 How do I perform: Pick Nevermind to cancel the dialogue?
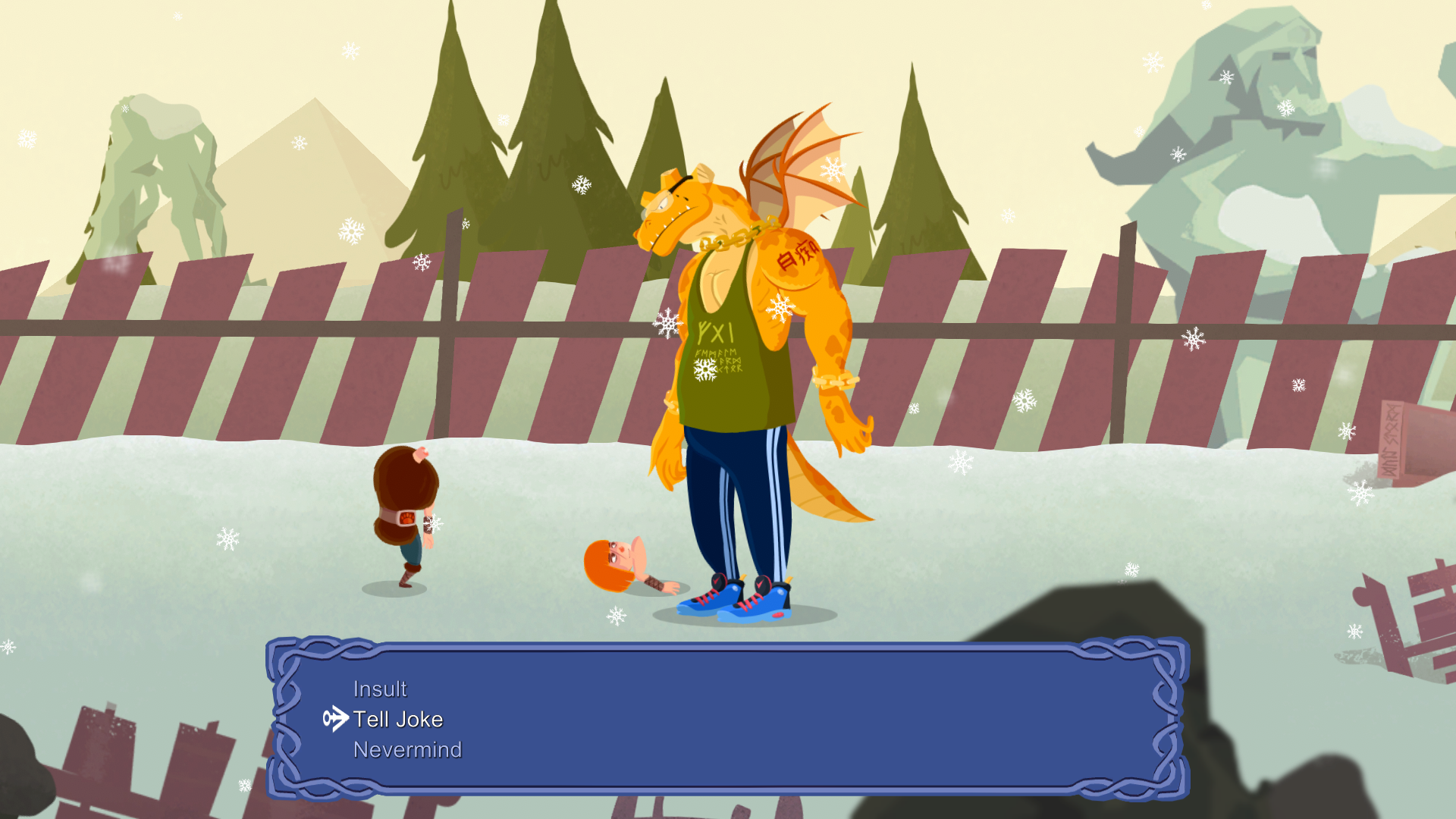[407, 749]
